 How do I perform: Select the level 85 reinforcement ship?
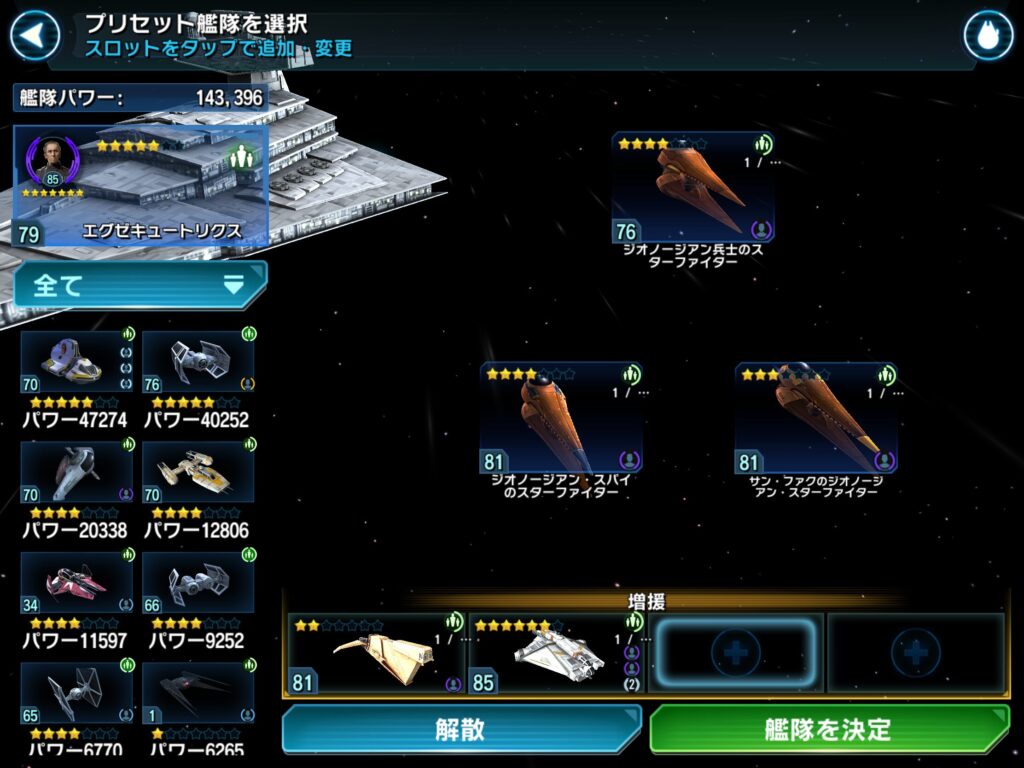(557, 654)
